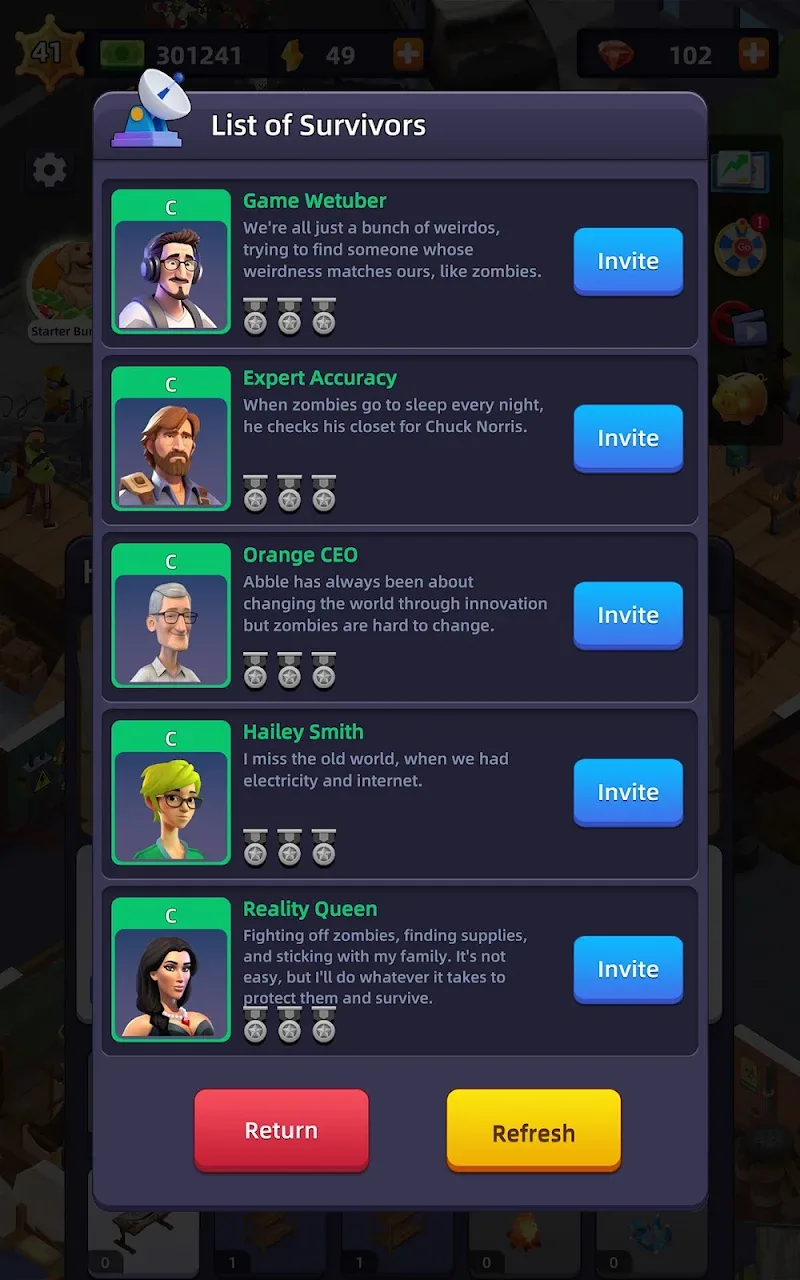Viewport: 800px width, 1280px height.
Task: Add more energy with plus button
Action: [x=407, y=54]
